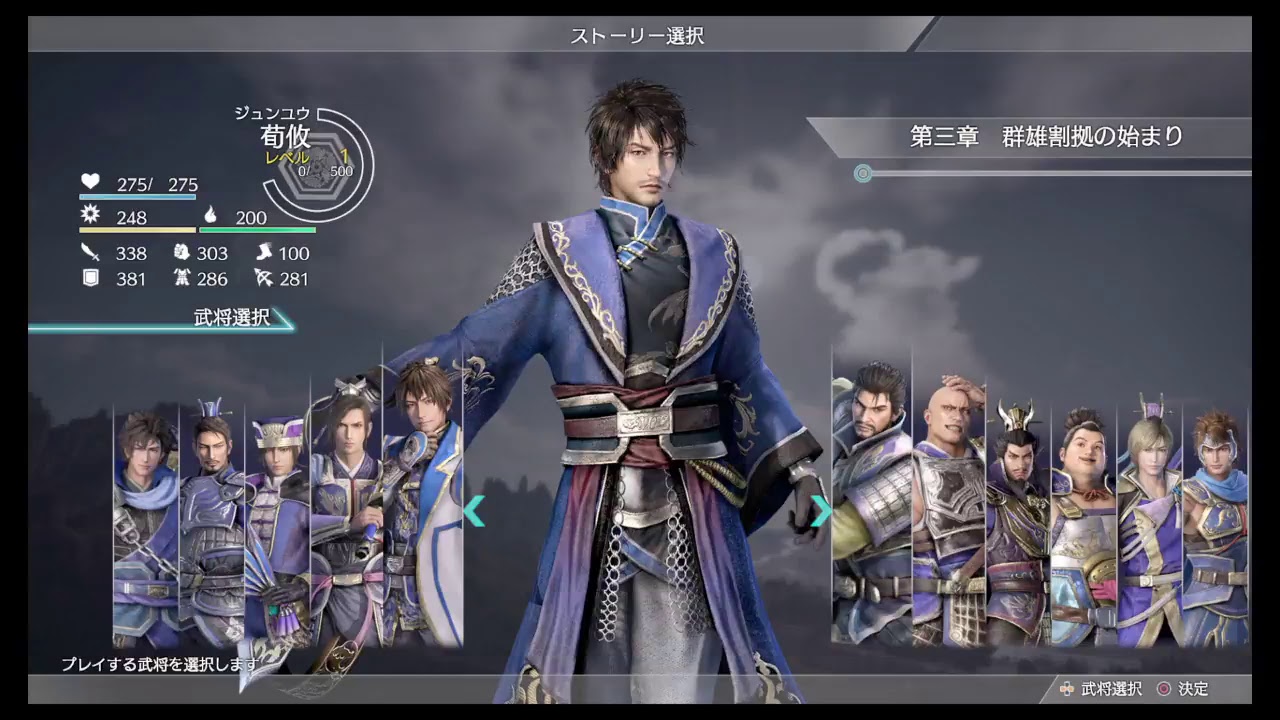1280x720 pixels.
Task: Click the armor stat icon
Action: pos(182,277)
